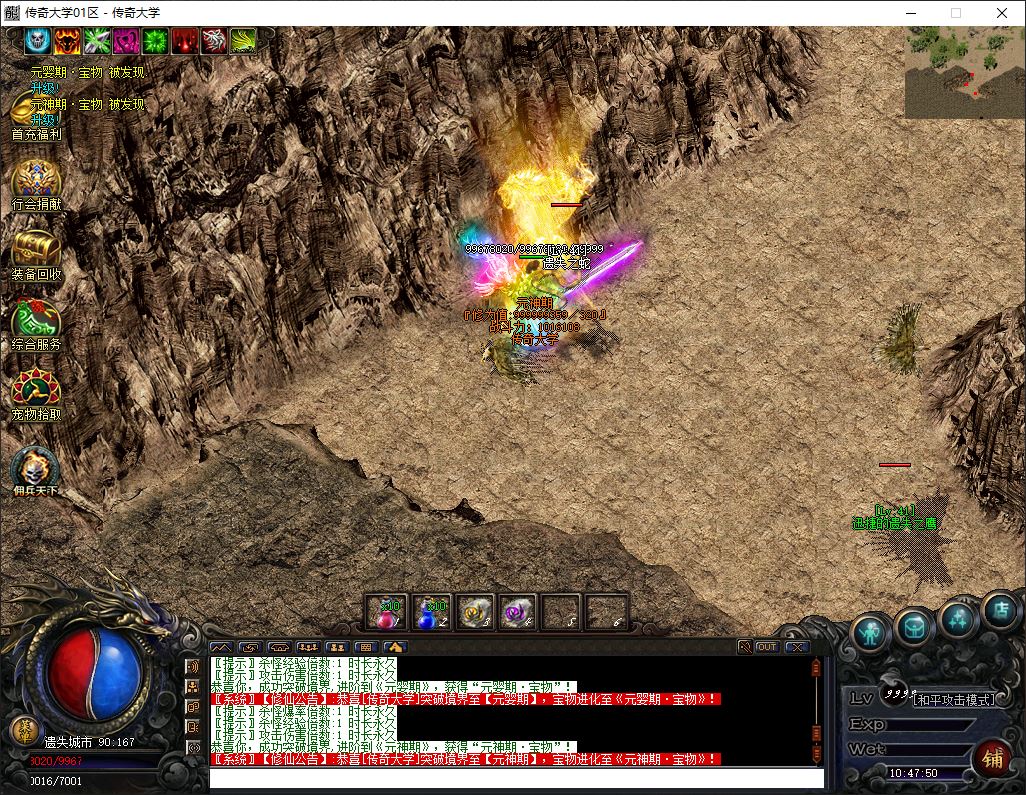Select the yellow scroll stone in slot 3
Screen dimensions: 1026x795
(476, 612)
